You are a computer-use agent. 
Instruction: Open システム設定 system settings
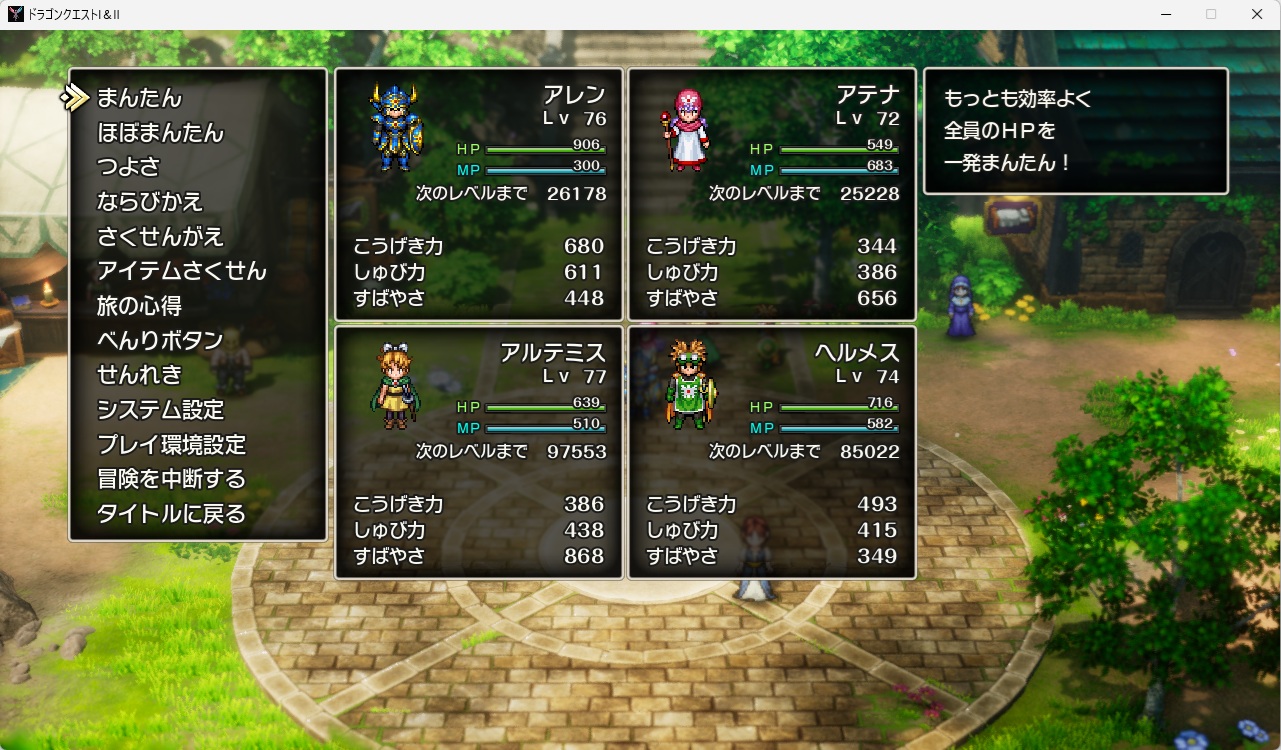tap(160, 410)
